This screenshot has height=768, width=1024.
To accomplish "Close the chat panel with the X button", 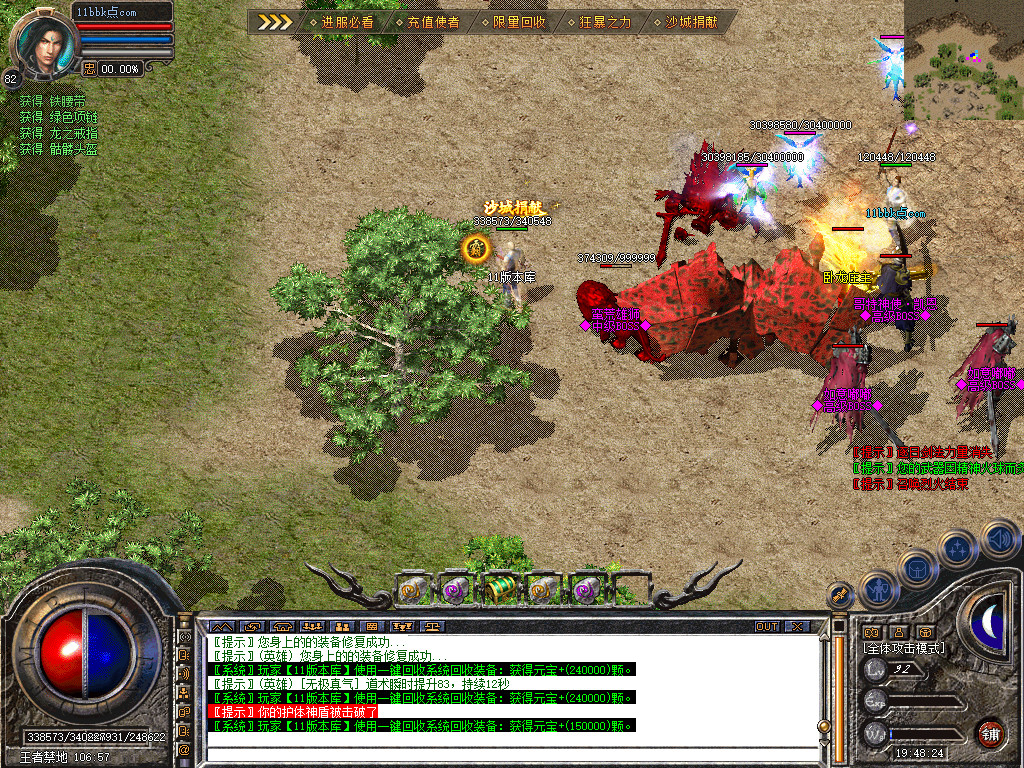I will (x=797, y=626).
